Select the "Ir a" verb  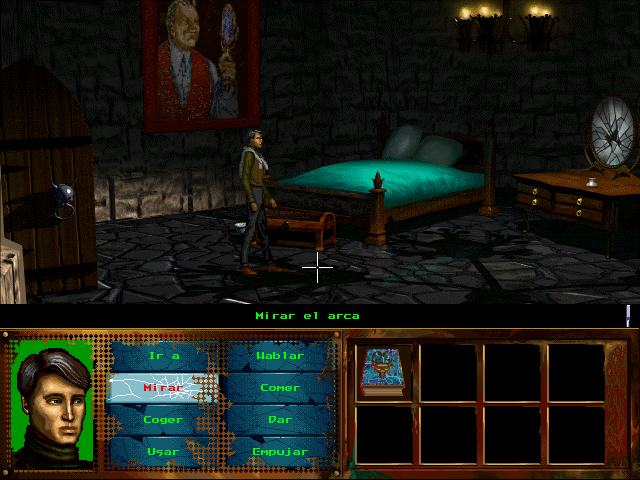[x=162, y=356]
